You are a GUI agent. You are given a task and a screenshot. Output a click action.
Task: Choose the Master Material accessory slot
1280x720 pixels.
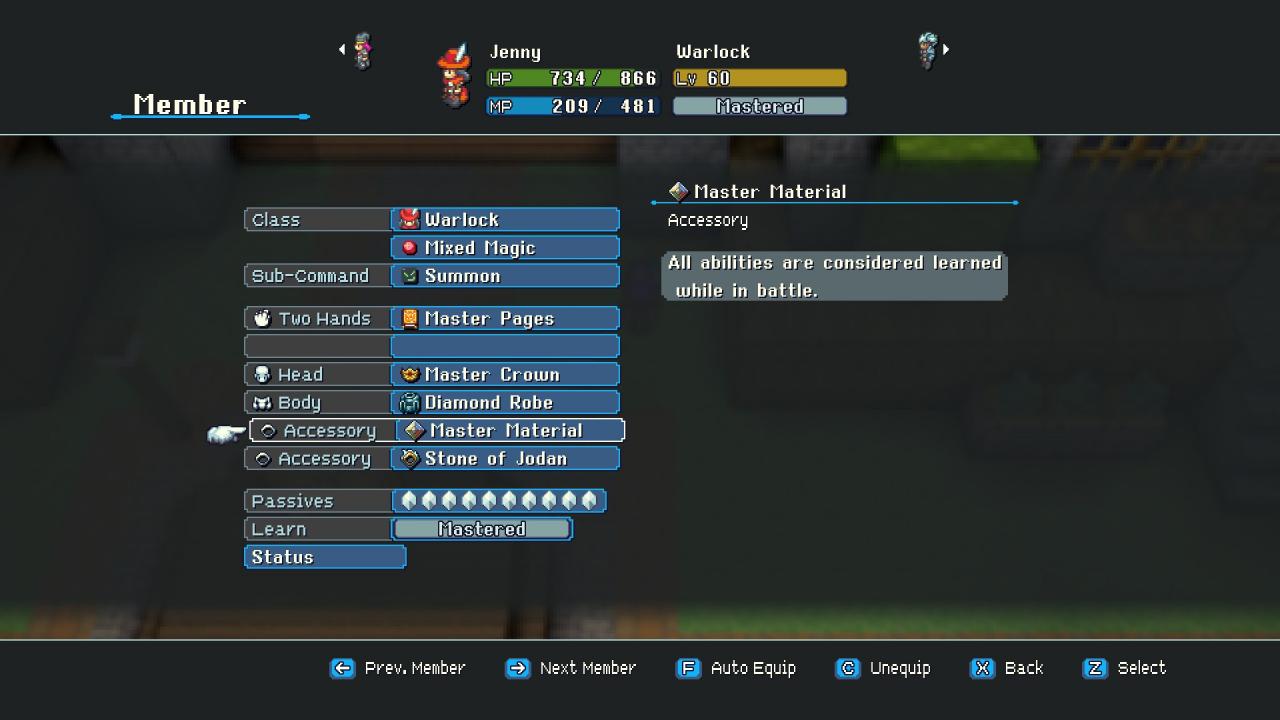point(510,431)
